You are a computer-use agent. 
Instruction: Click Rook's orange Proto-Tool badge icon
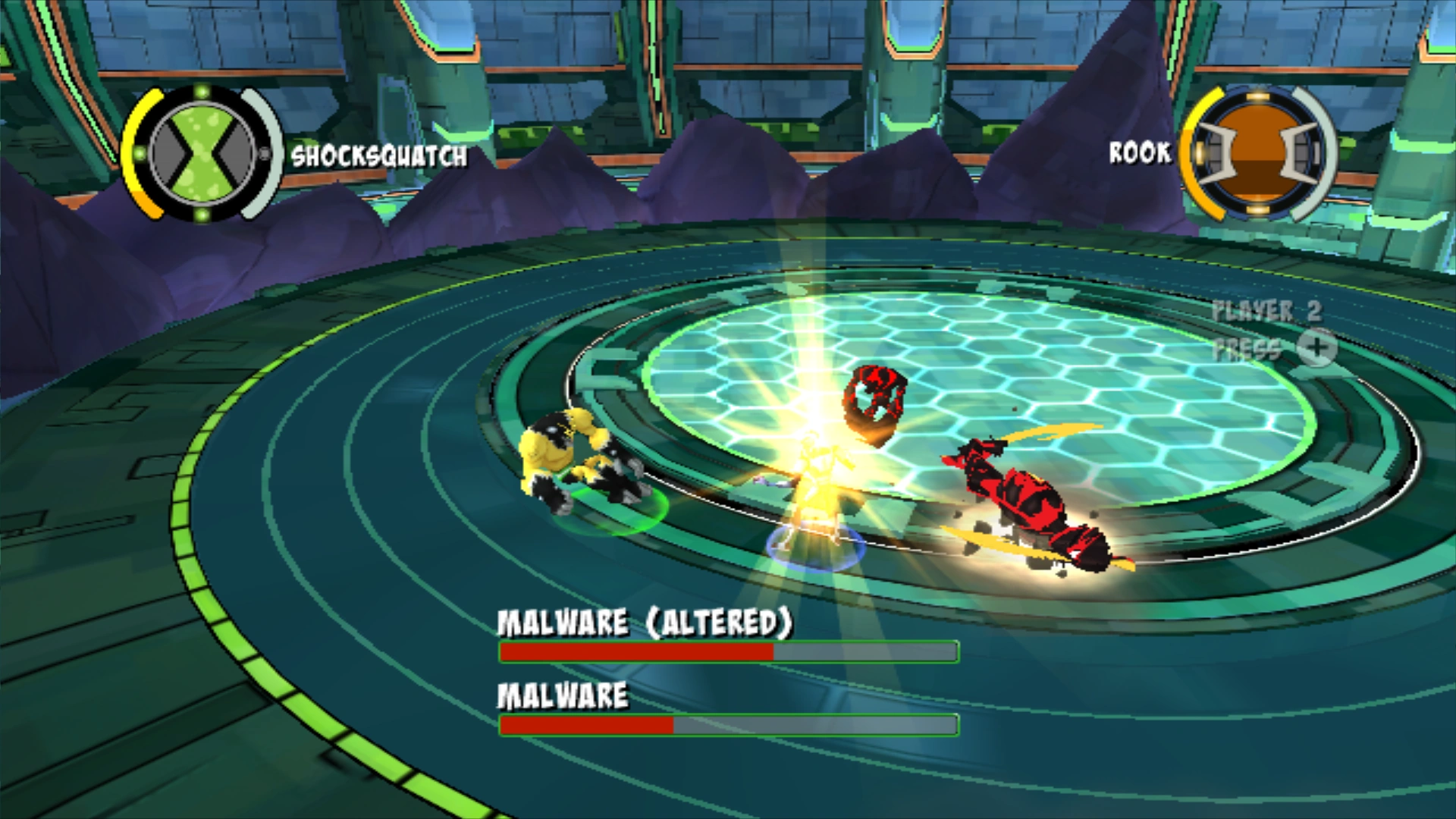1257,152
